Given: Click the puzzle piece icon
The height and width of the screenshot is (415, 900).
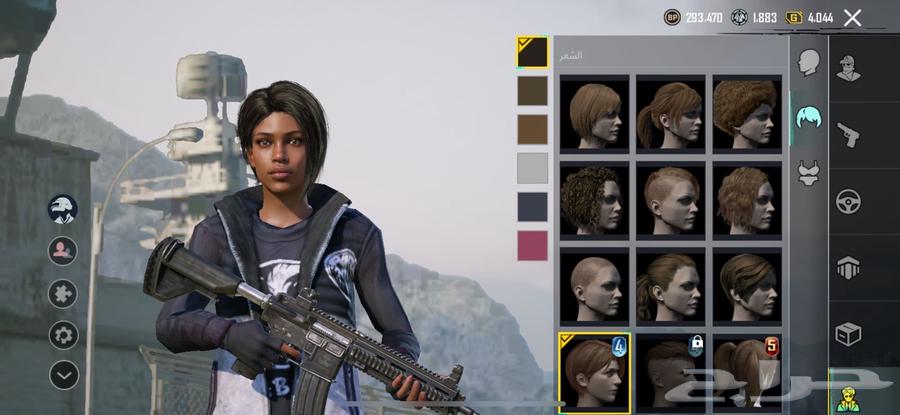Looking at the screenshot, I should 63,293.
